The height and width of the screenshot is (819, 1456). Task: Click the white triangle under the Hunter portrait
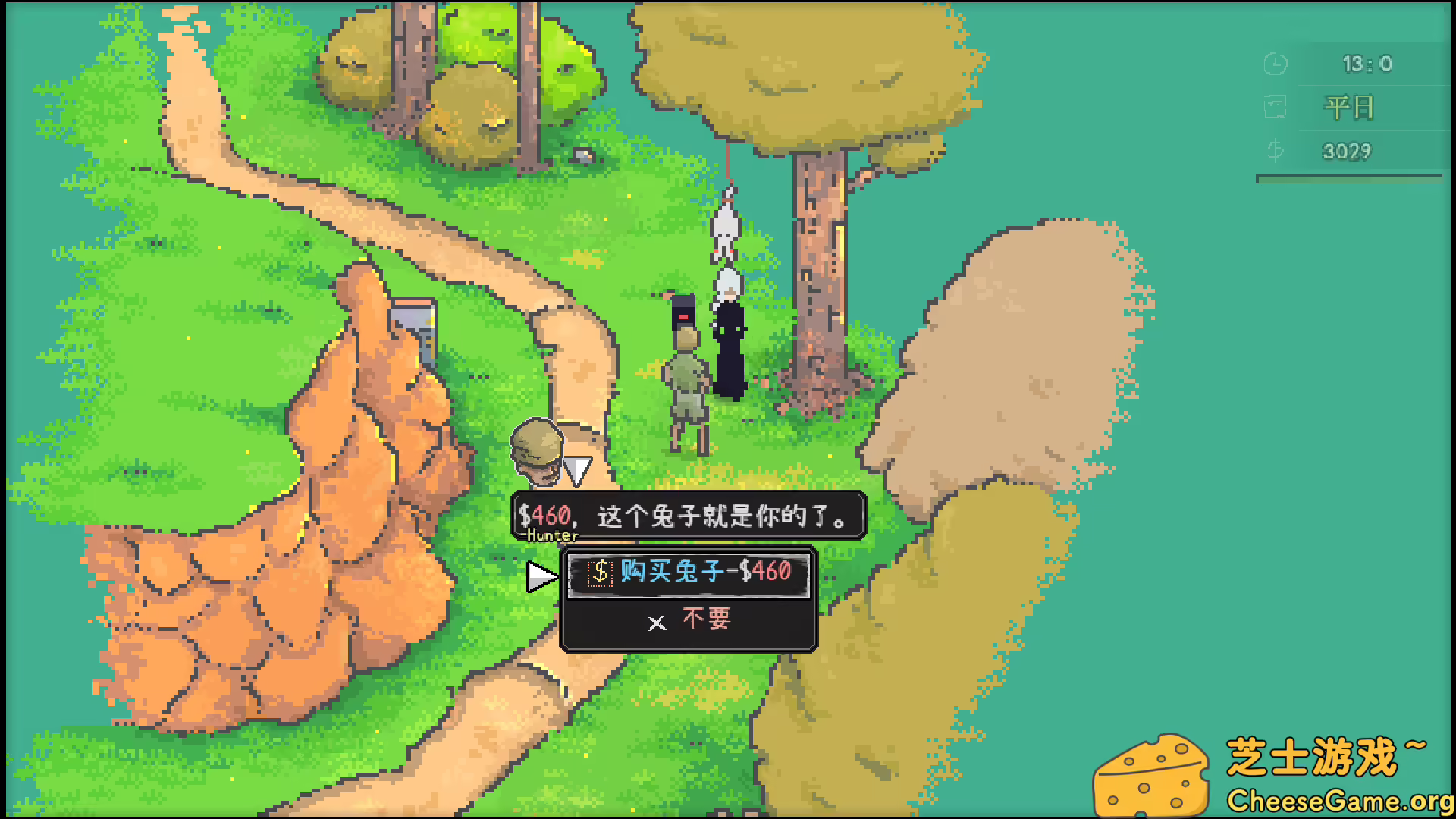(x=579, y=469)
